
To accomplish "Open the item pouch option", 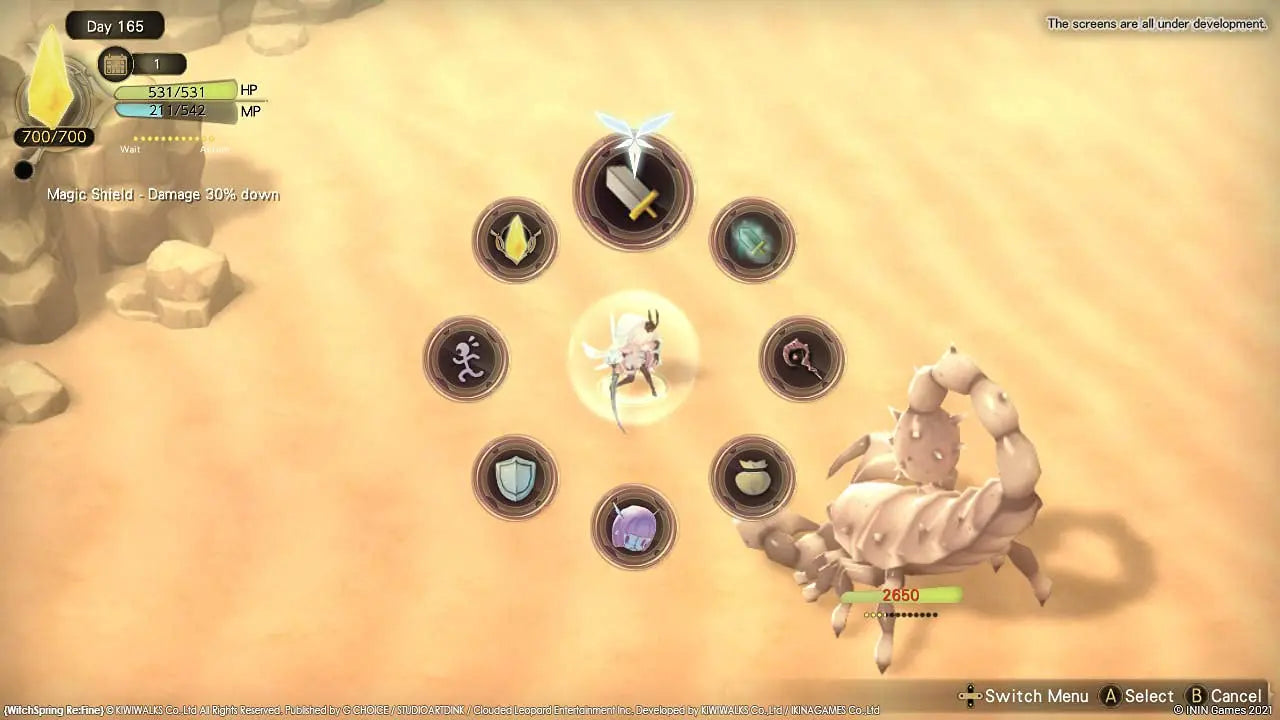I will click(752, 477).
